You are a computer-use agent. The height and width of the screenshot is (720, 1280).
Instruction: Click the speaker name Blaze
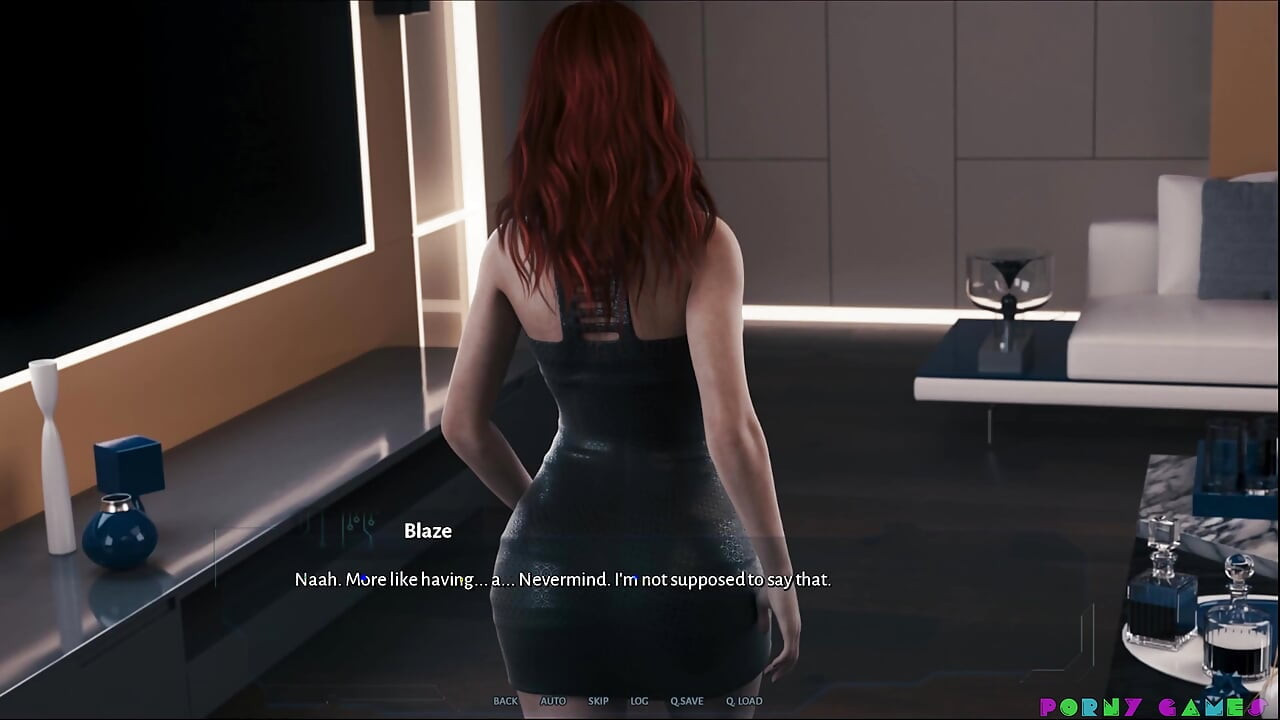point(427,531)
